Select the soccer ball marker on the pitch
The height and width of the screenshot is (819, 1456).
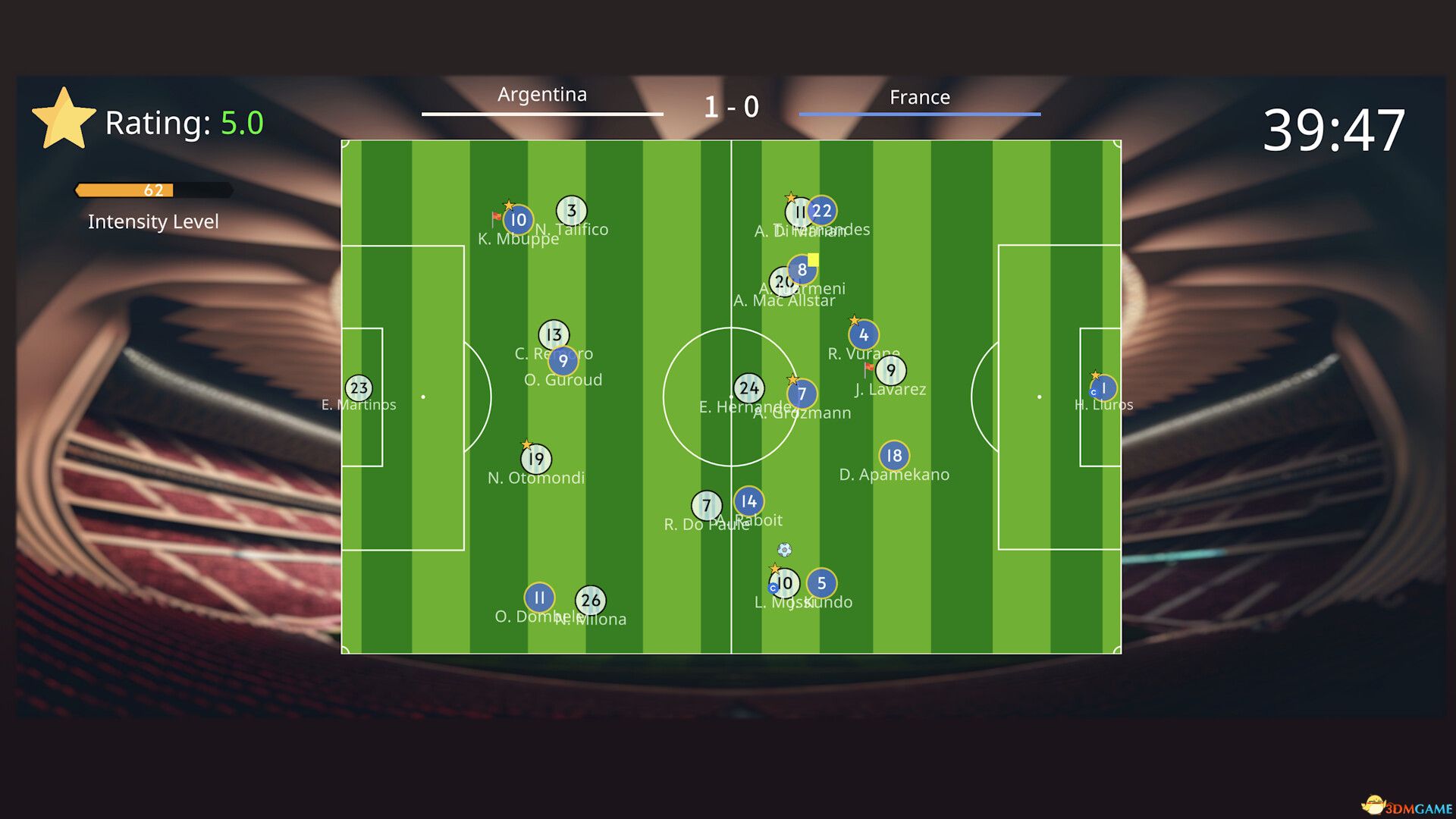click(784, 548)
